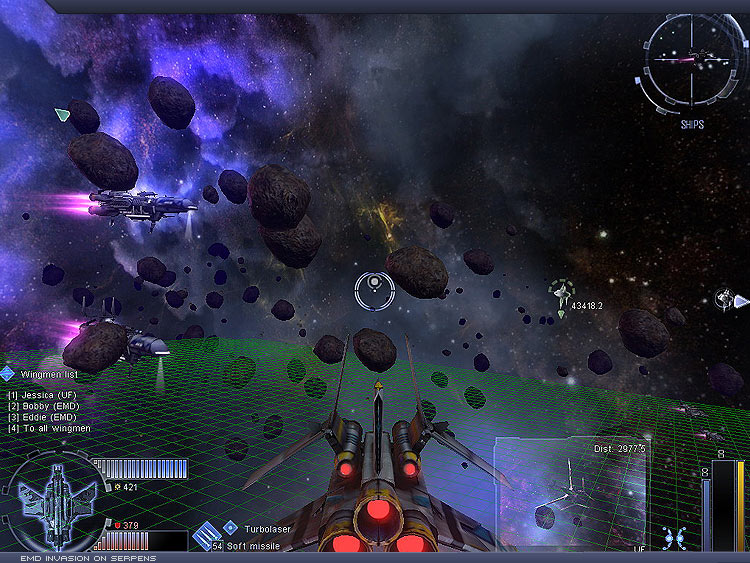The image size is (750, 563).
Task: Choose the To all wingmen option
Action: (x=50, y=428)
